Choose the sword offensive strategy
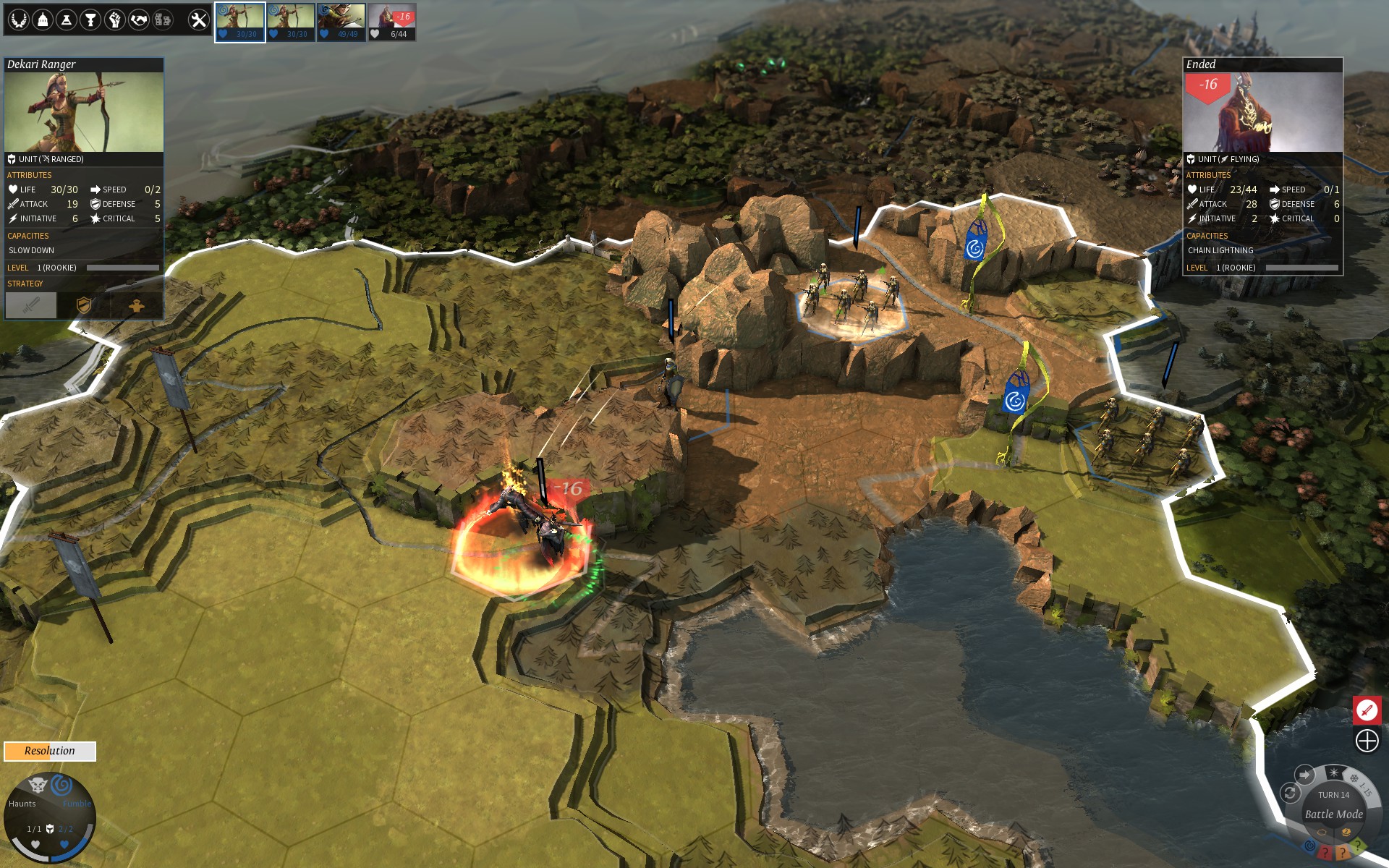This screenshot has width=1389, height=868. (x=31, y=305)
